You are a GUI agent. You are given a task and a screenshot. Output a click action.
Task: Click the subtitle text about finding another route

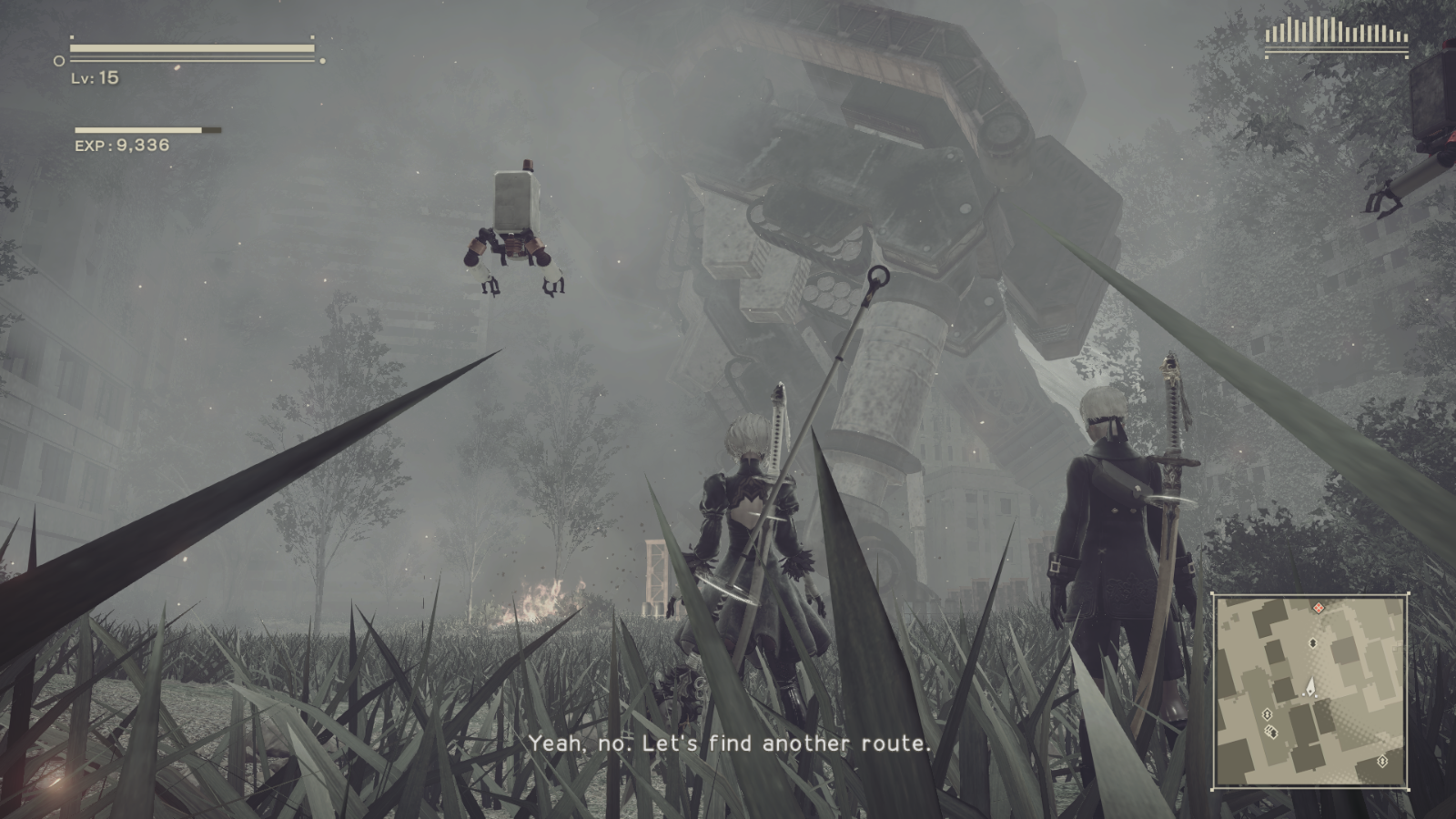coord(728,745)
